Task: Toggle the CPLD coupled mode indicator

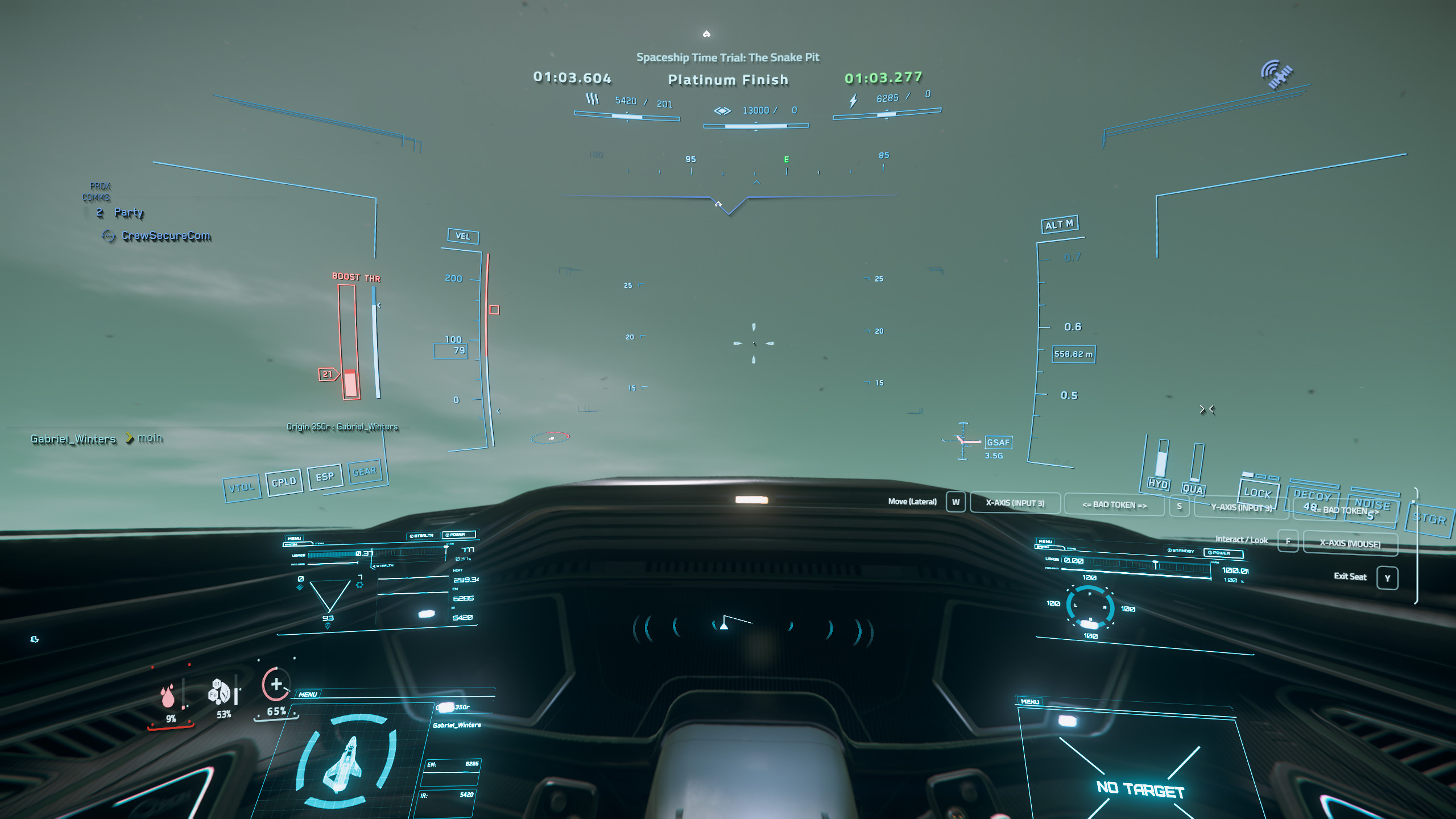Action: [x=284, y=482]
